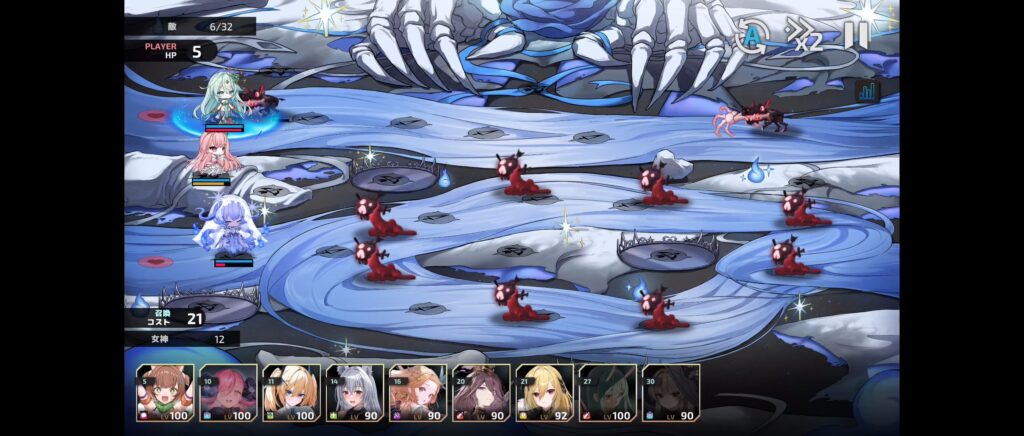The image size is (1024, 436).
Task: Select the cost 30 dark-haired unit card
Action: (670, 392)
